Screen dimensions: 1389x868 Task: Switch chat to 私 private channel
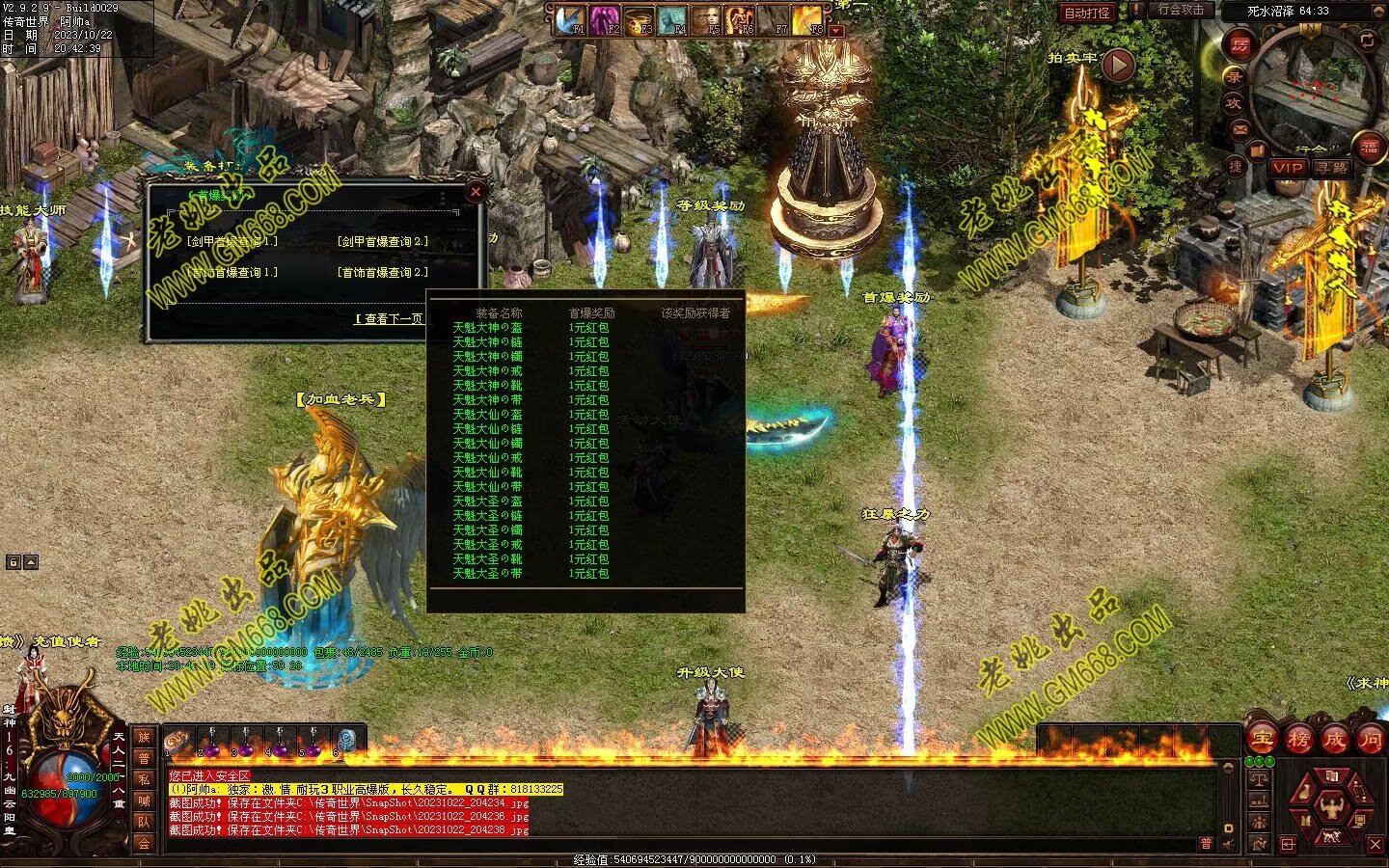tap(144, 779)
